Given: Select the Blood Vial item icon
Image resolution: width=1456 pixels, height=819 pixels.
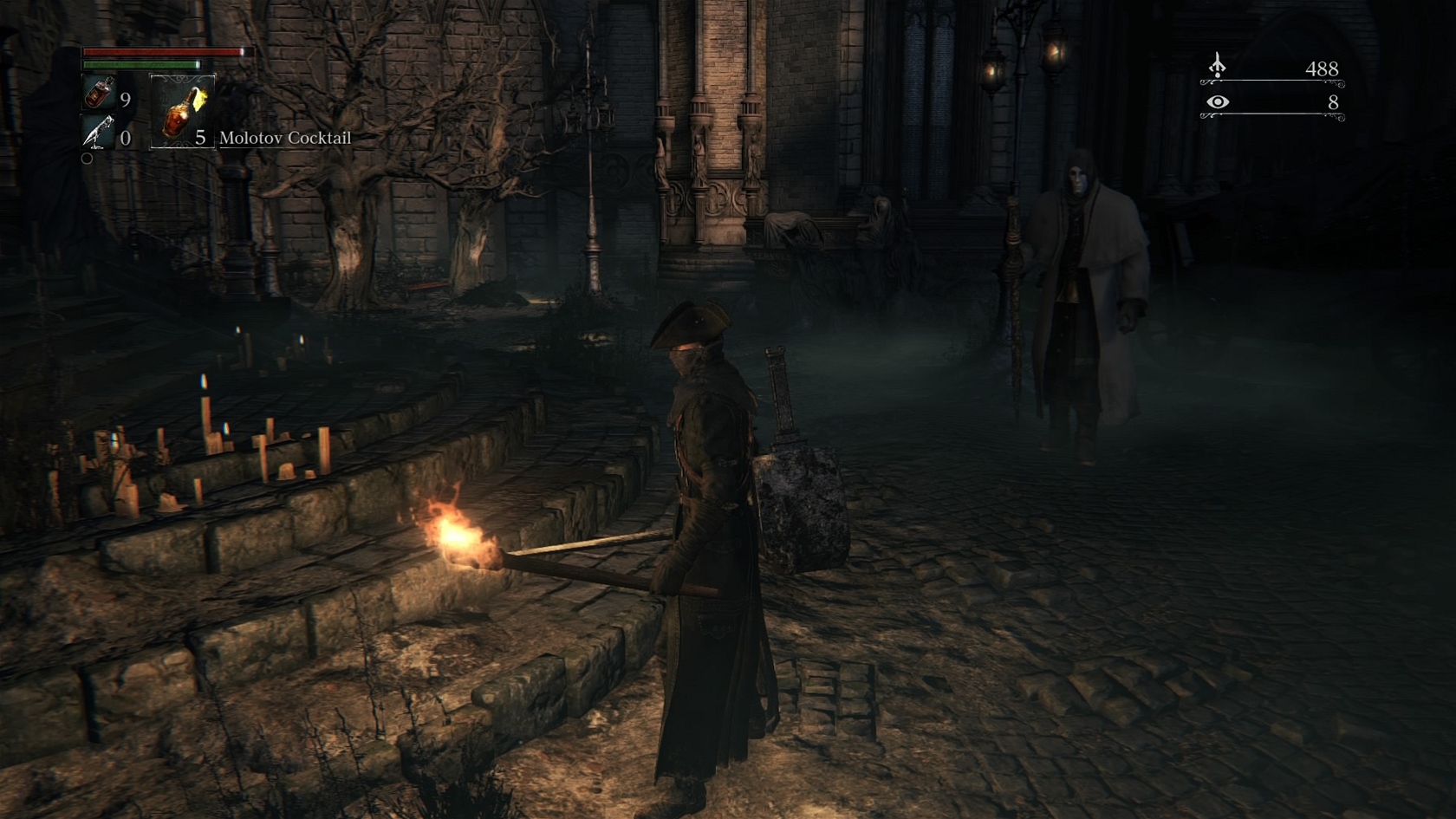Looking at the screenshot, I should [100, 93].
